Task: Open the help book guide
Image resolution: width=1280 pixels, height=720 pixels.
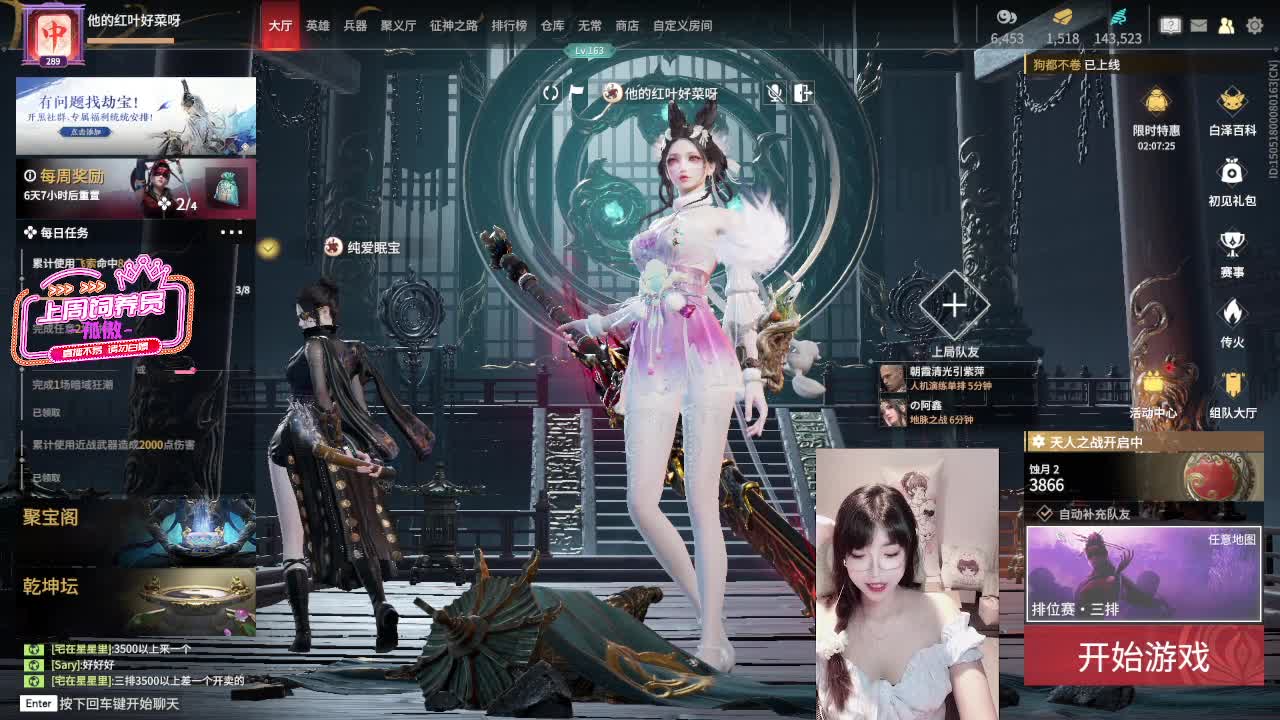Action: (1170, 24)
